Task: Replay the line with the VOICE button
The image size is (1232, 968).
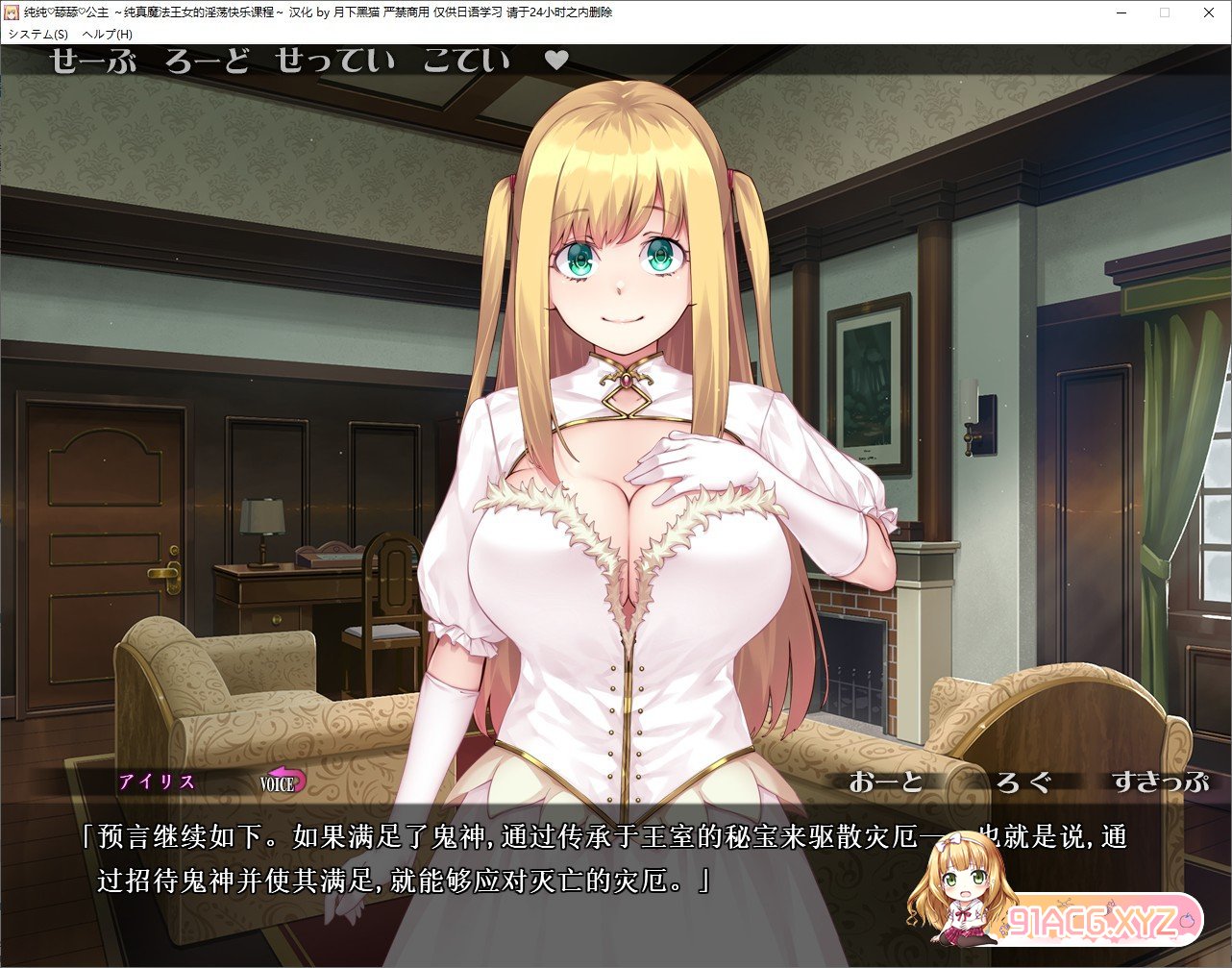Action: [283, 782]
